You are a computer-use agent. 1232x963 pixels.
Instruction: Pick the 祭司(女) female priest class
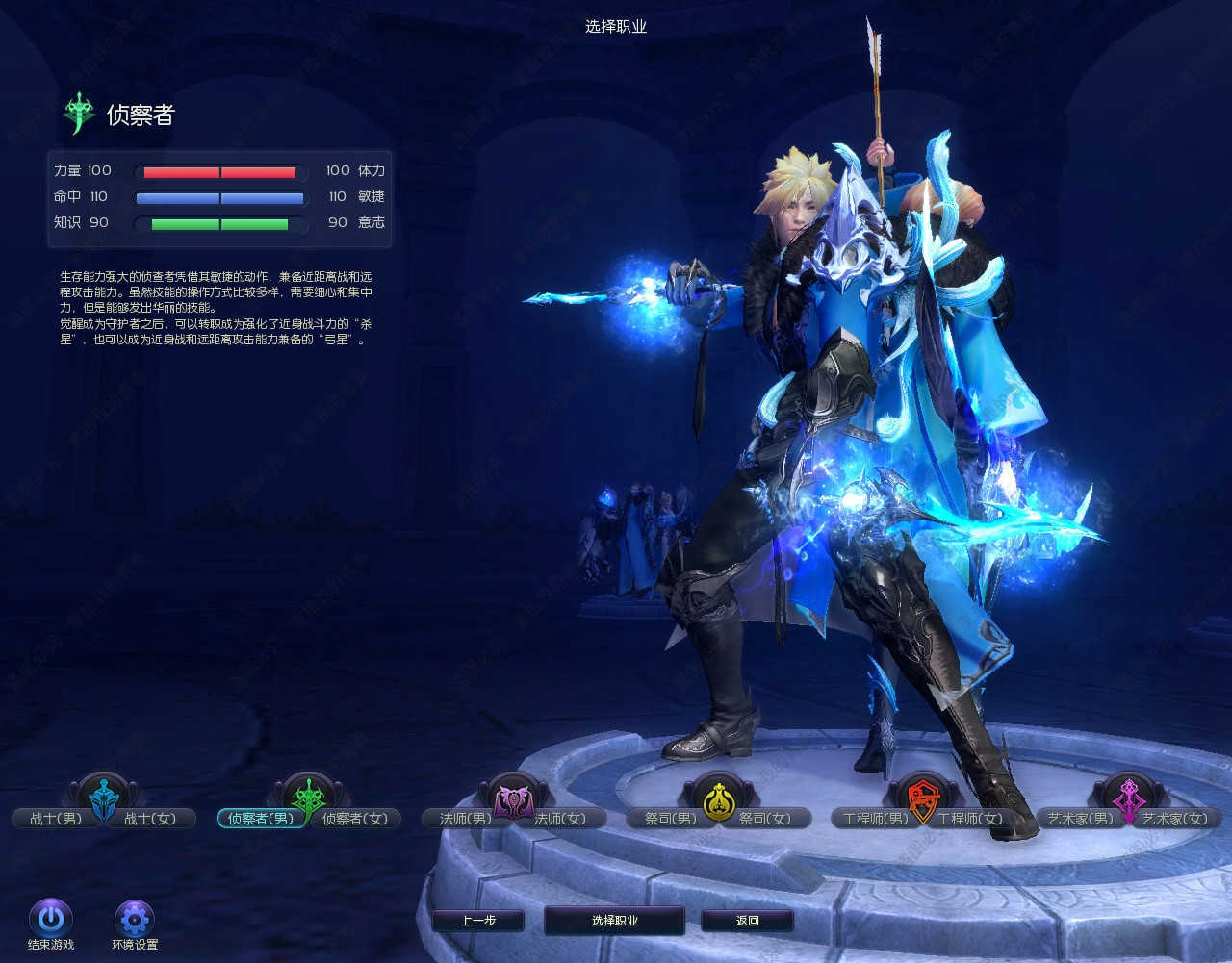765,819
